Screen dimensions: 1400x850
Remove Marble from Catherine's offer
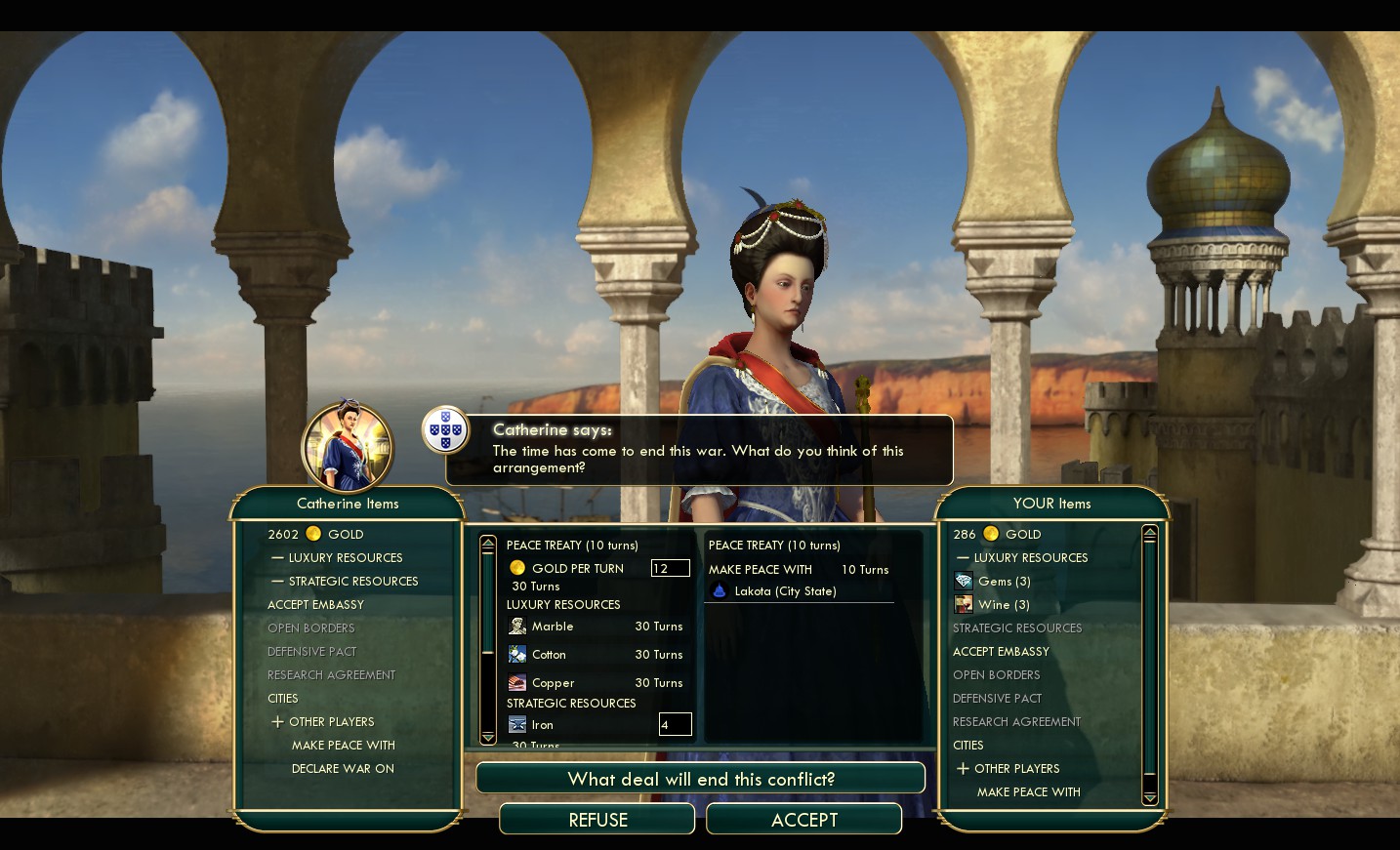(x=553, y=627)
